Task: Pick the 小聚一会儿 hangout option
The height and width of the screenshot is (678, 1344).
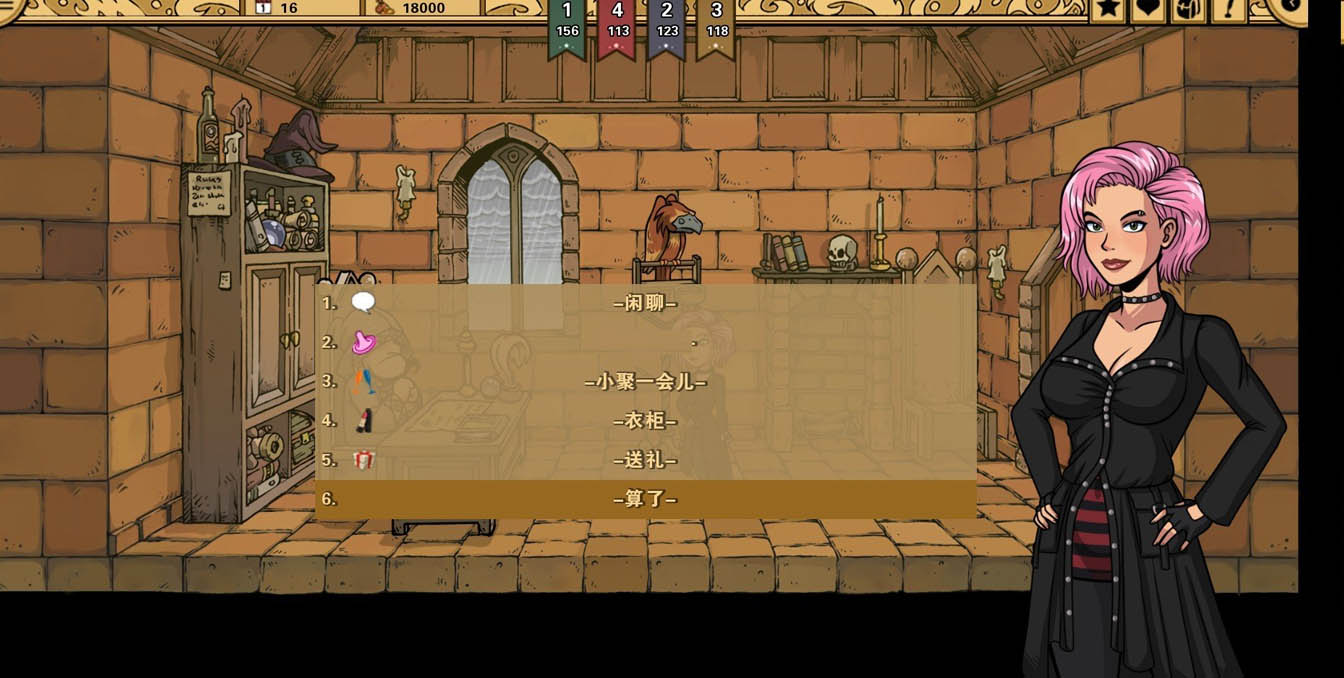Action: [645, 382]
